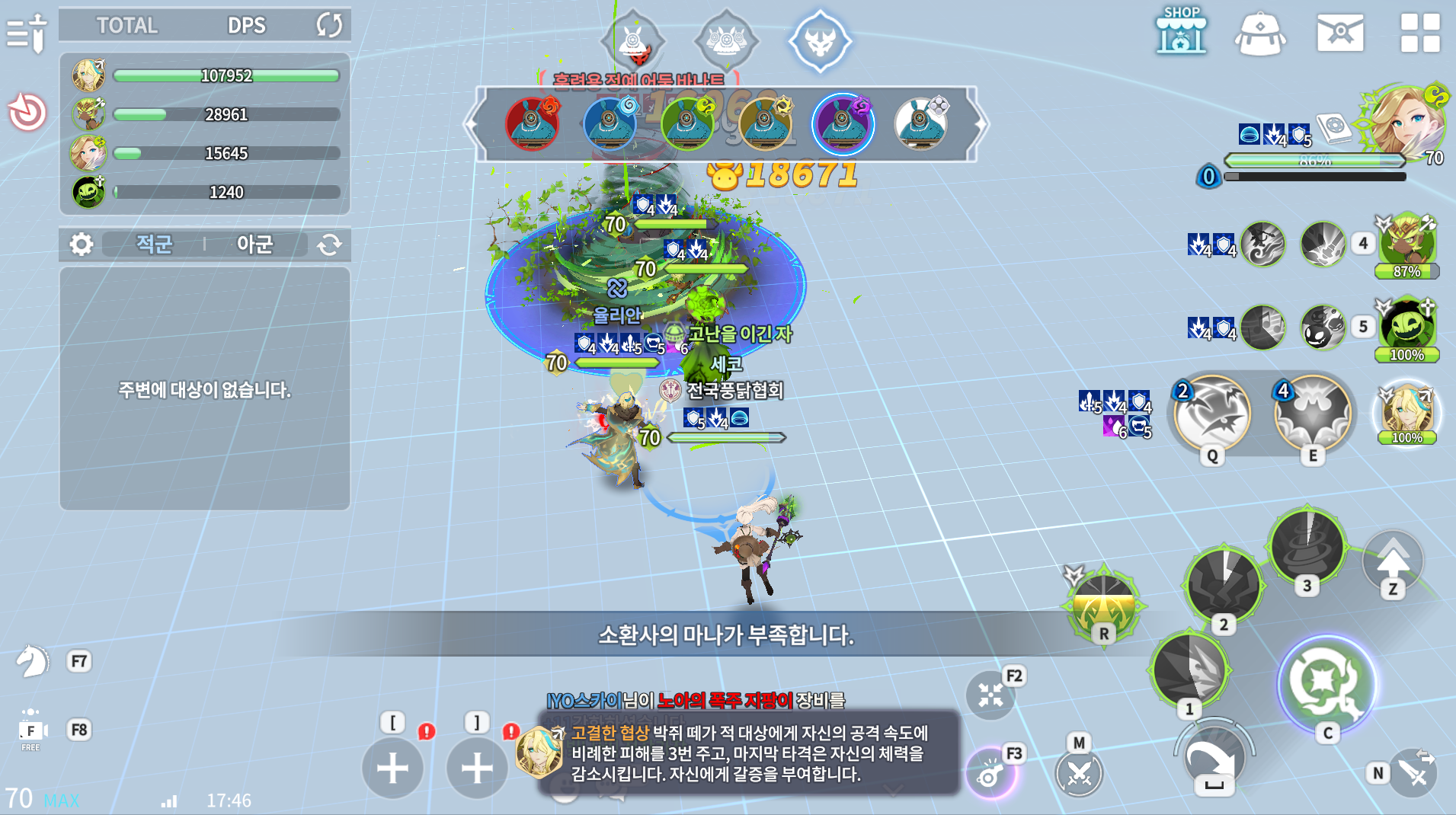Activate the bat ability labeled Q

tap(1211, 414)
